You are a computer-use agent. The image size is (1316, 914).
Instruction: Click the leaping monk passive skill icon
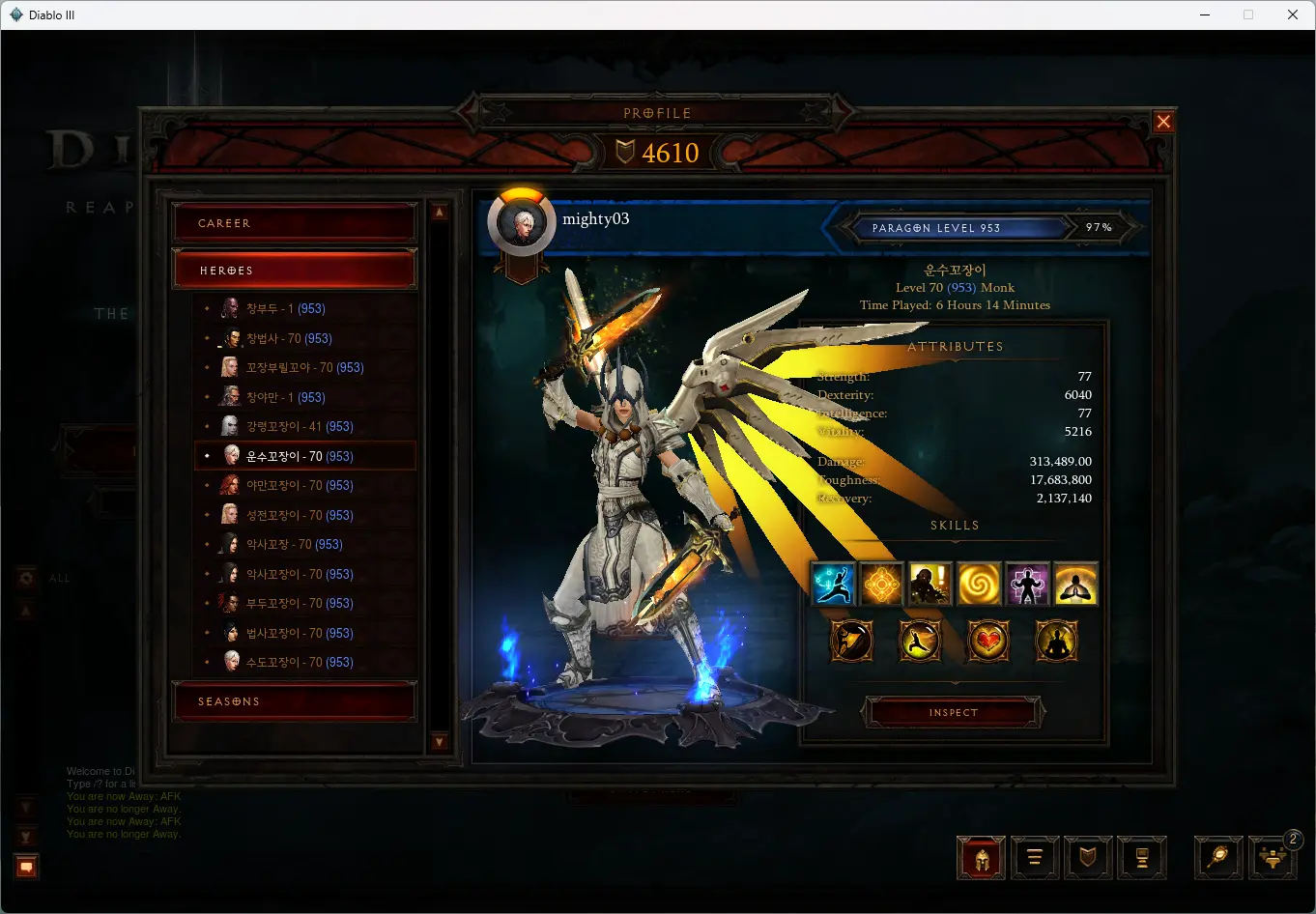tap(919, 641)
